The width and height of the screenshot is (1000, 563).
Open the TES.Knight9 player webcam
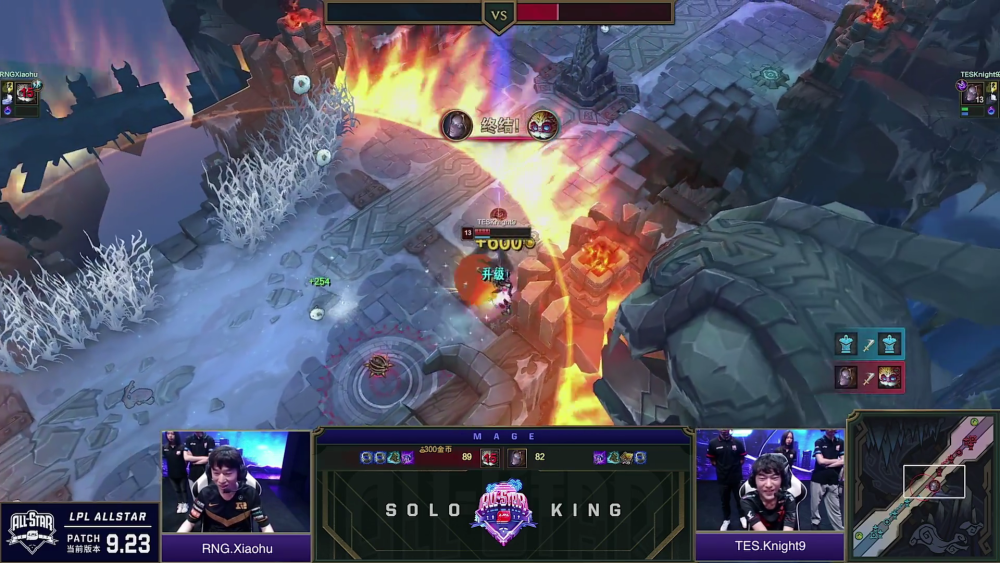pyautogui.click(x=769, y=480)
